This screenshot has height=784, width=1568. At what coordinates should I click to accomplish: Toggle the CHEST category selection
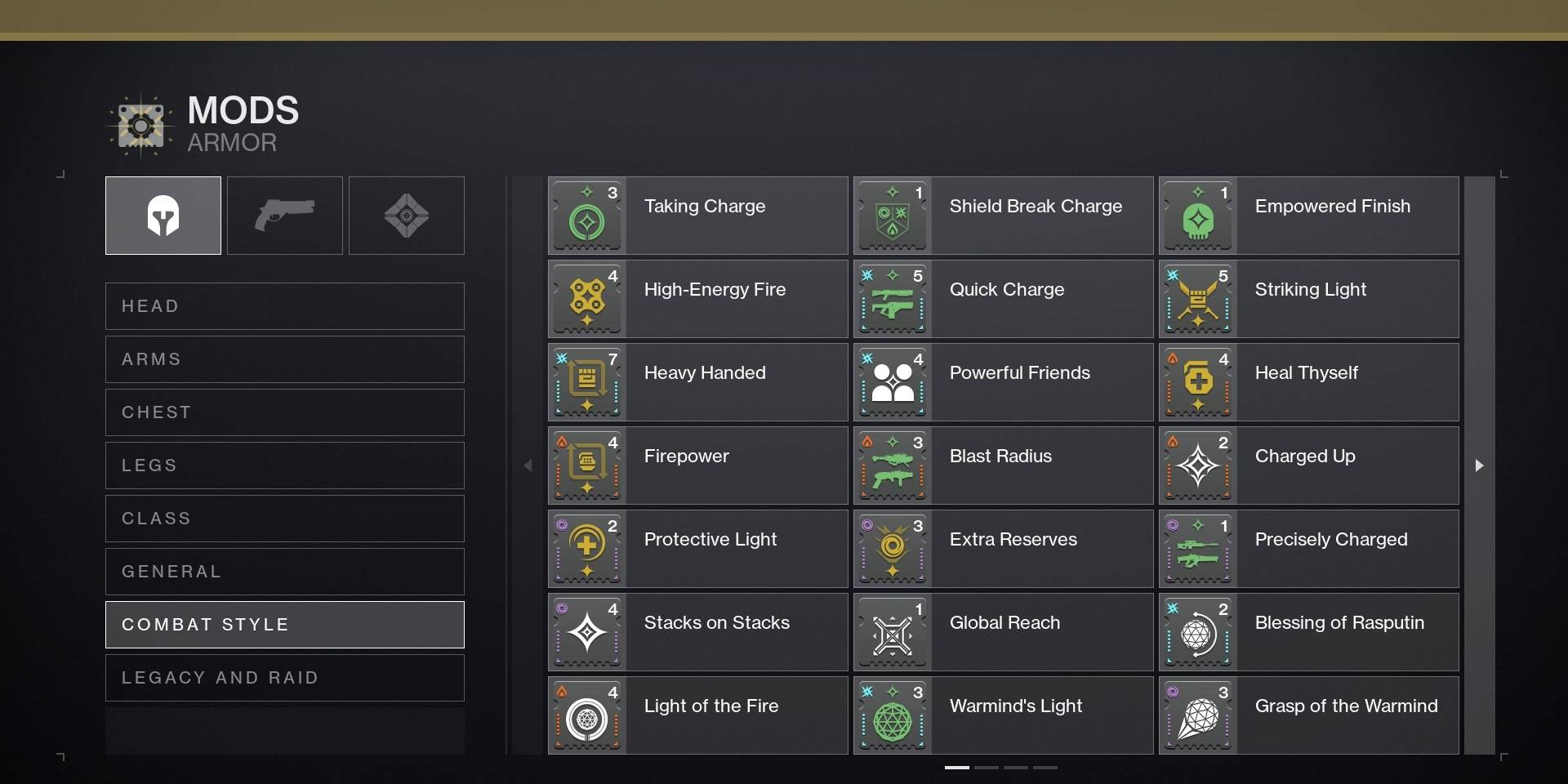284,412
